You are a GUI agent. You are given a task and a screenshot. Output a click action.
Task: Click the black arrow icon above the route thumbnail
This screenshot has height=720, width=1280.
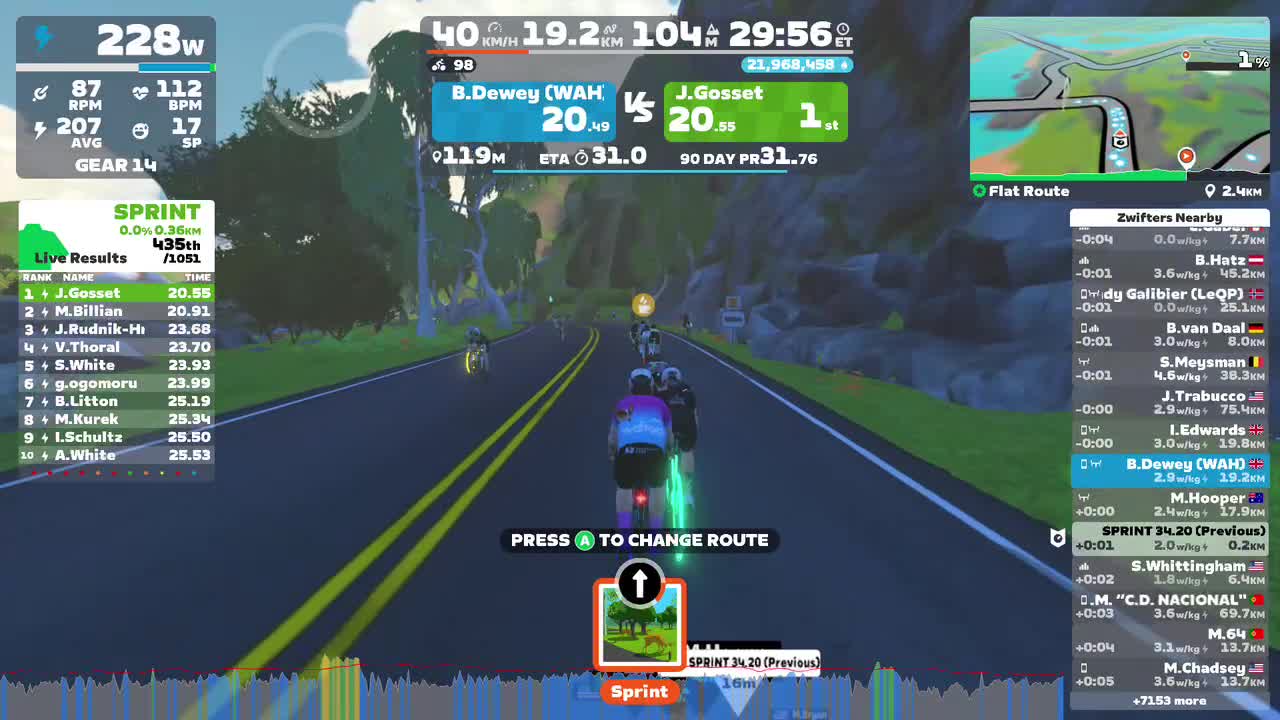tap(639, 585)
